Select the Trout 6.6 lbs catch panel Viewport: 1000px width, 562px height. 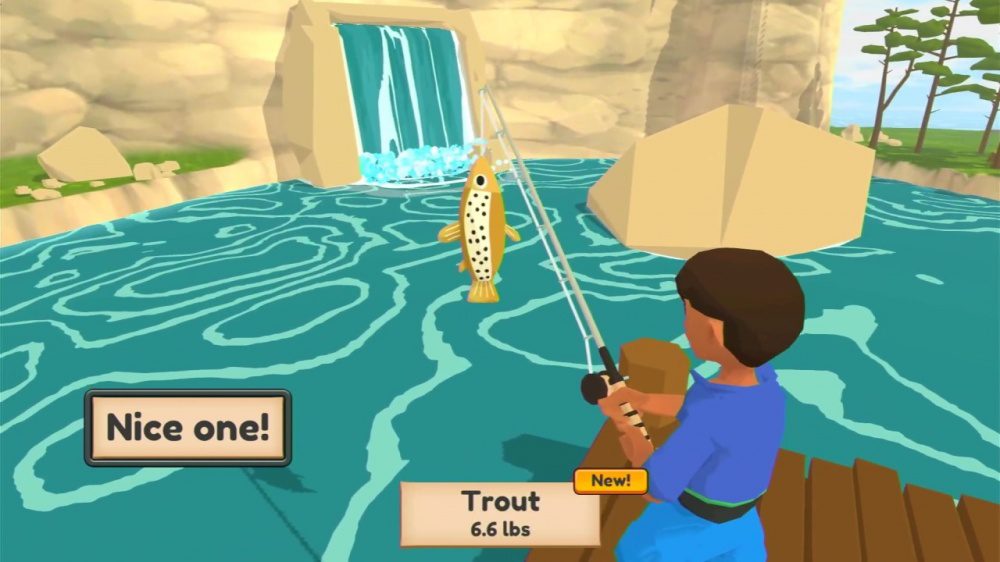[499, 514]
